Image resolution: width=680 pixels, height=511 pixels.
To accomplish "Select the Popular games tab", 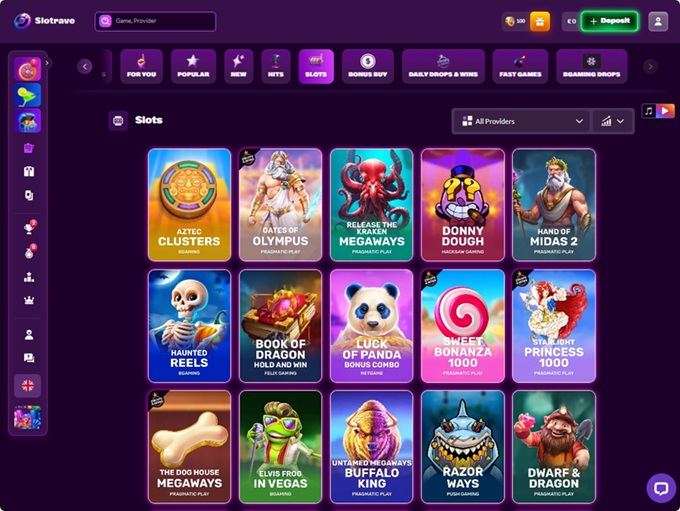I will click(193, 66).
